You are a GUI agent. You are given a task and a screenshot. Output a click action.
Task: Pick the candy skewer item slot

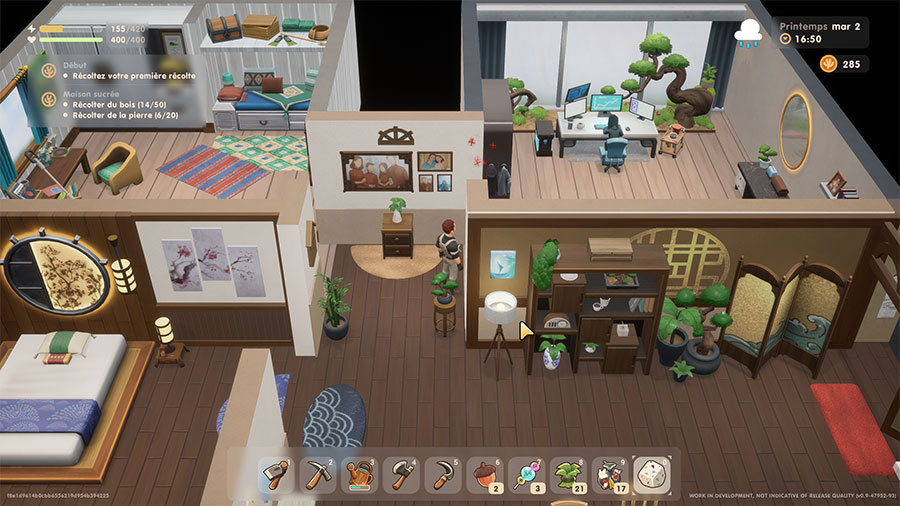(x=525, y=473)
